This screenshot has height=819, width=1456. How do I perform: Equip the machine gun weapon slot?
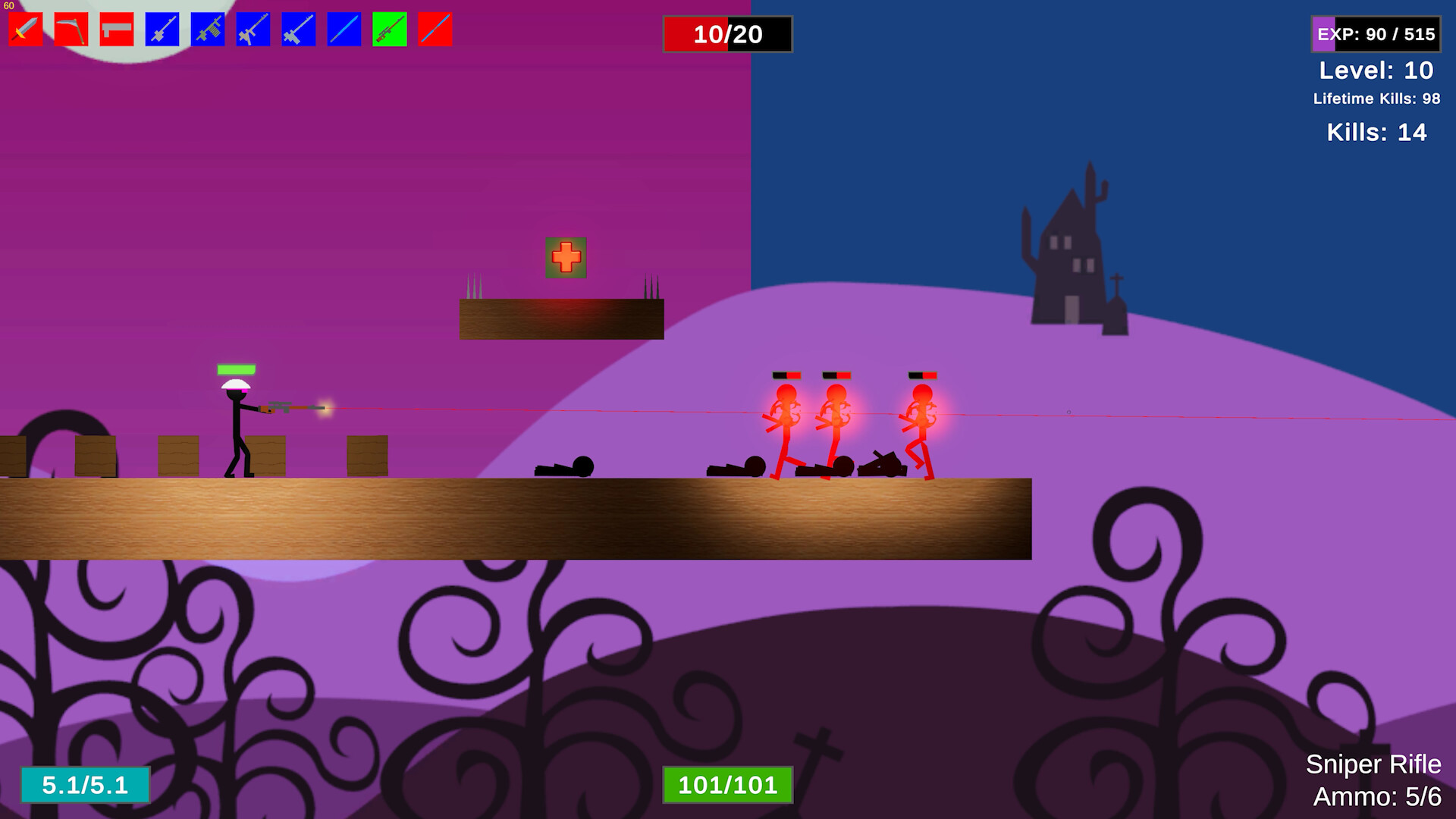click(x=252, y=30)
